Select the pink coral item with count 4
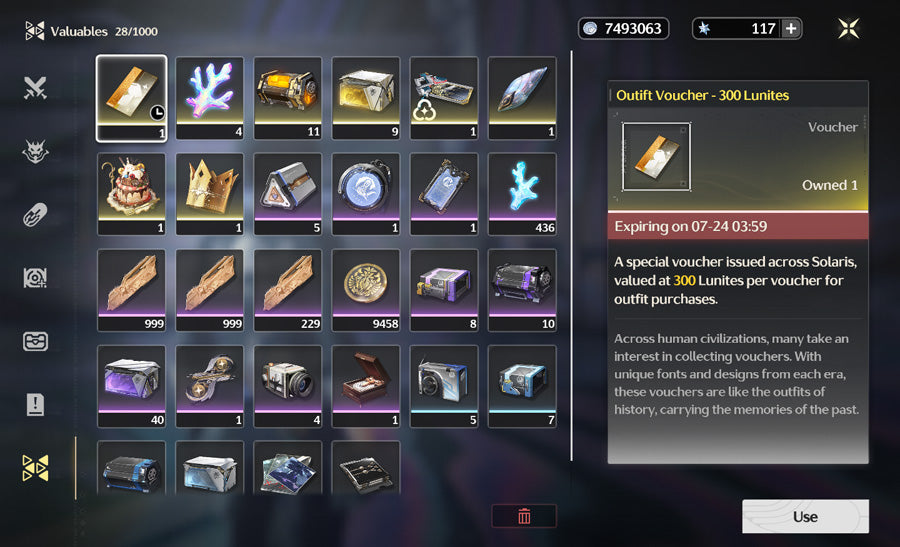 pos(210,96)
